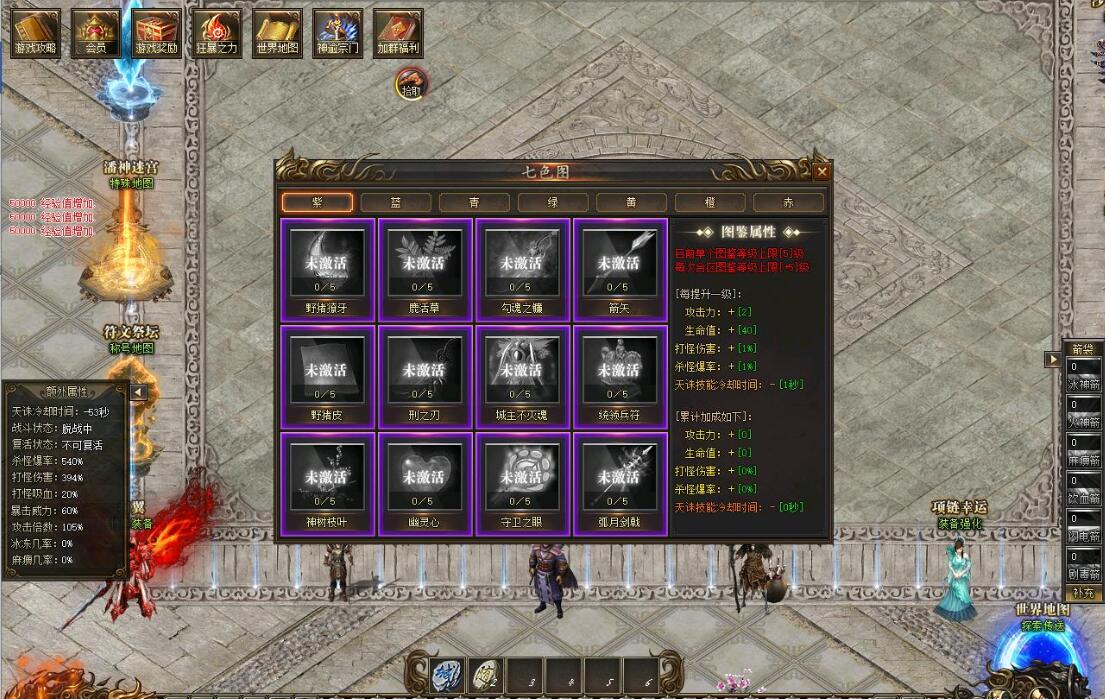
Task: Open the 游戏攻略 guide book
Action: point(36,33)
